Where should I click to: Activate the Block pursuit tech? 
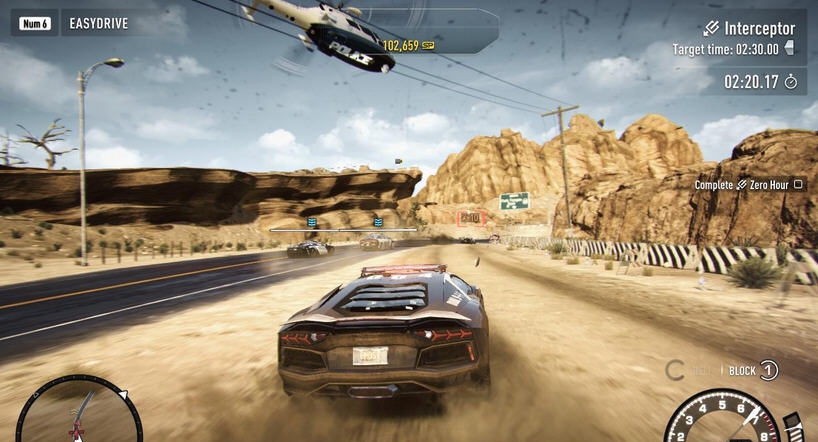point(753,371)
